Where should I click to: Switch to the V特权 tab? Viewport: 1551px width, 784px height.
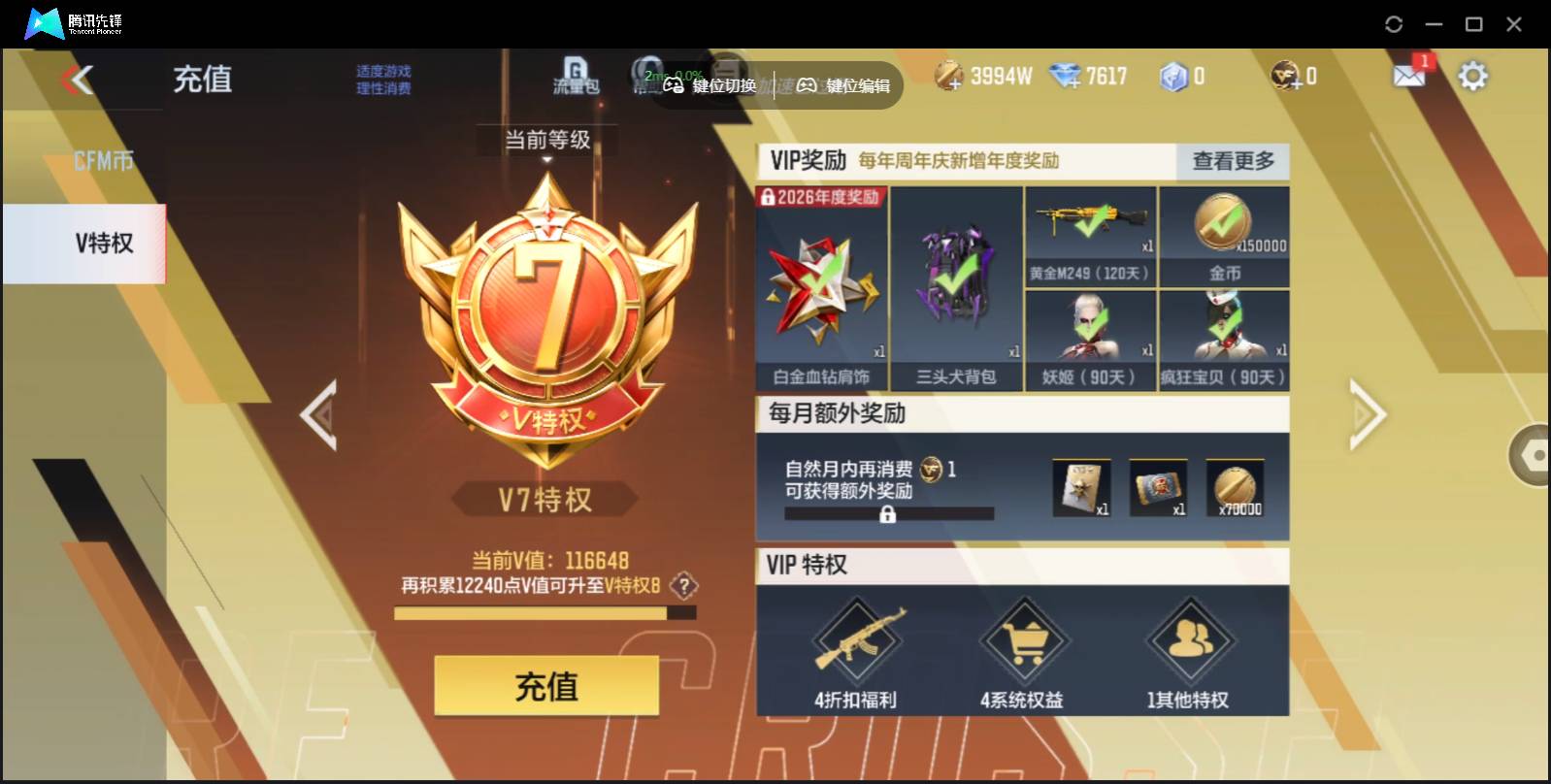pos(104,244)
